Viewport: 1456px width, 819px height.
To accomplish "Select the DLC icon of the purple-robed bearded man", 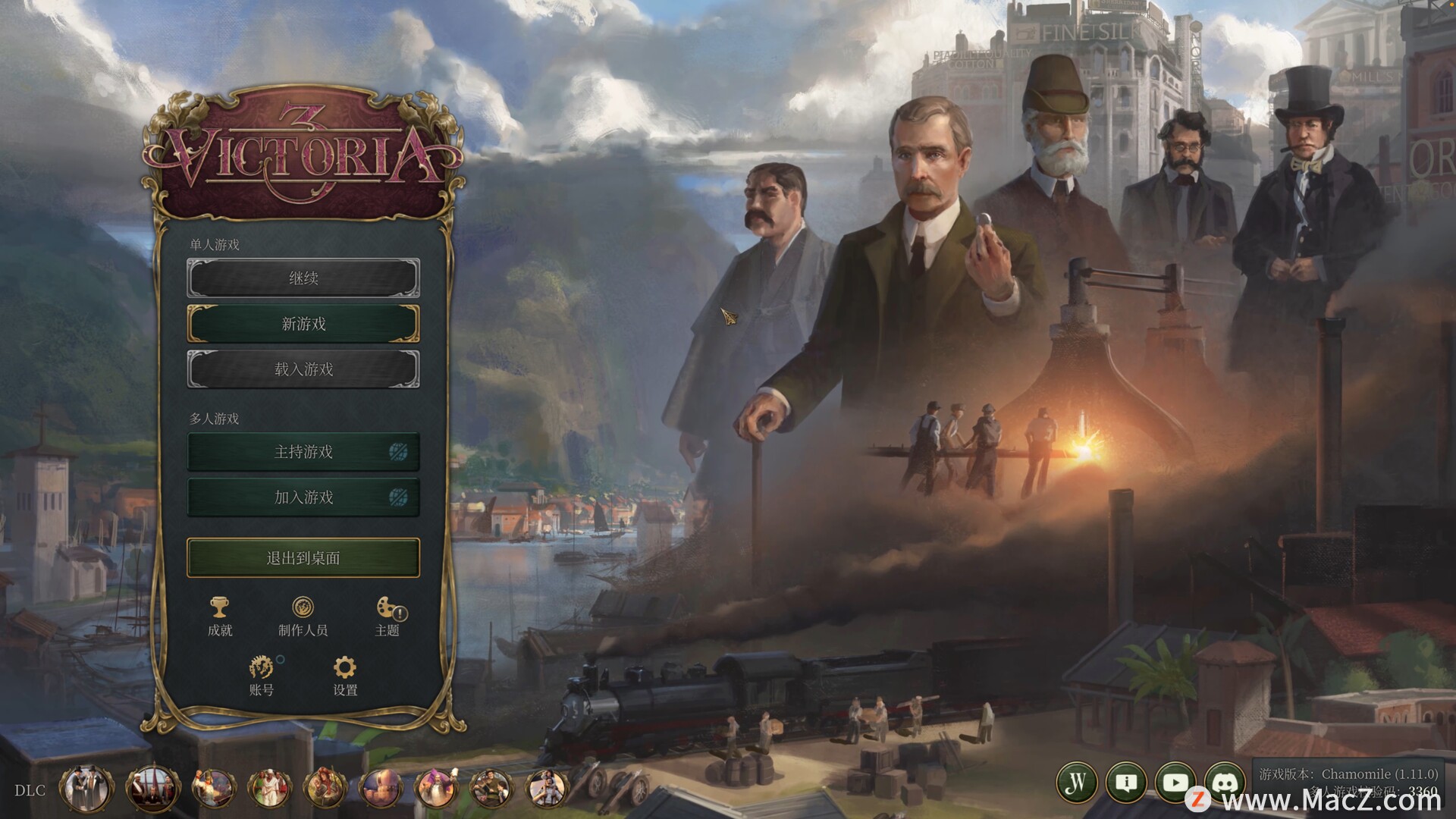I will [436, 789].
